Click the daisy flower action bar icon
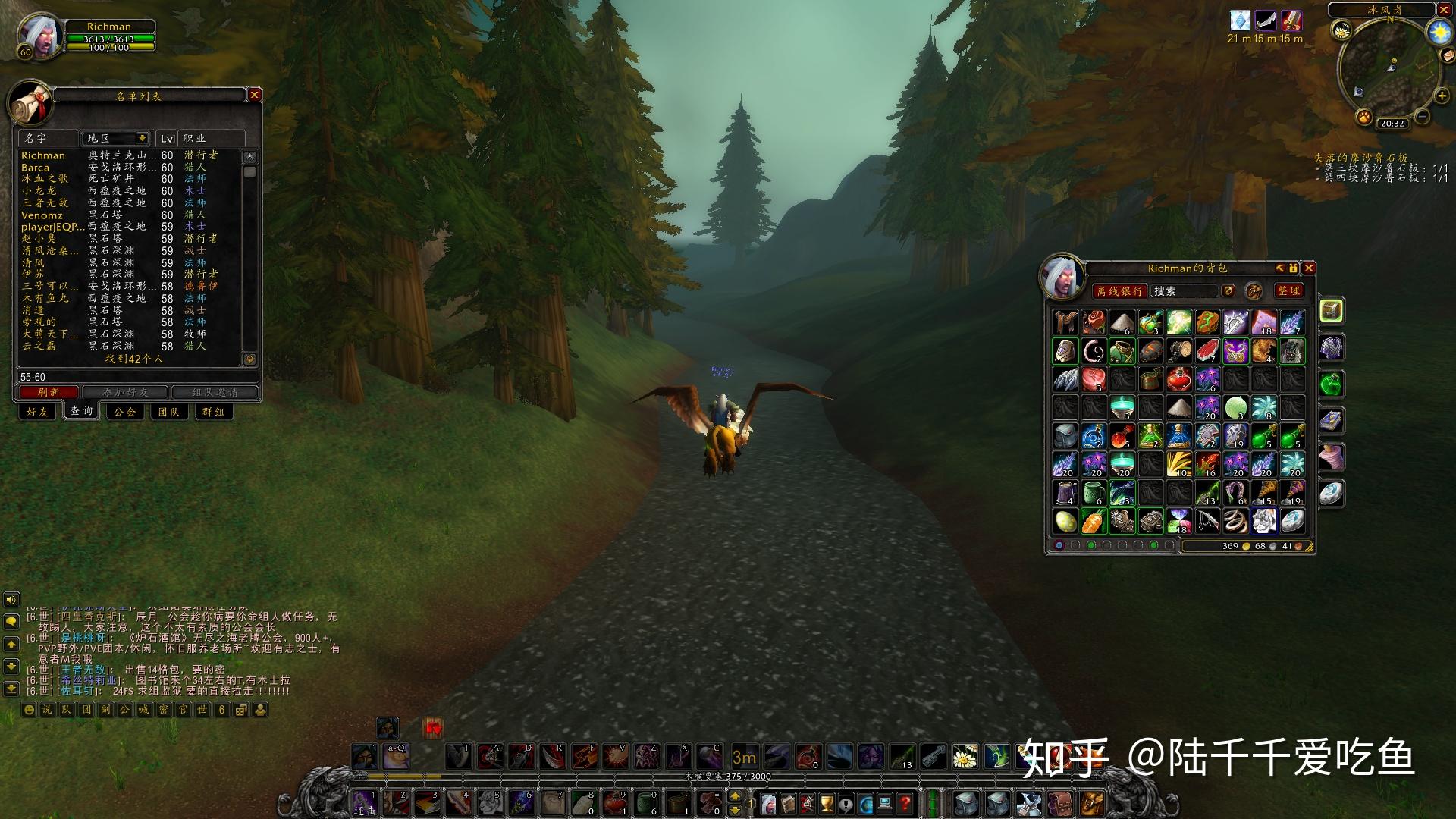Image resolution: width=1456 pixels, height=819 pixels. pyautogui.click(x=965, y=756)
